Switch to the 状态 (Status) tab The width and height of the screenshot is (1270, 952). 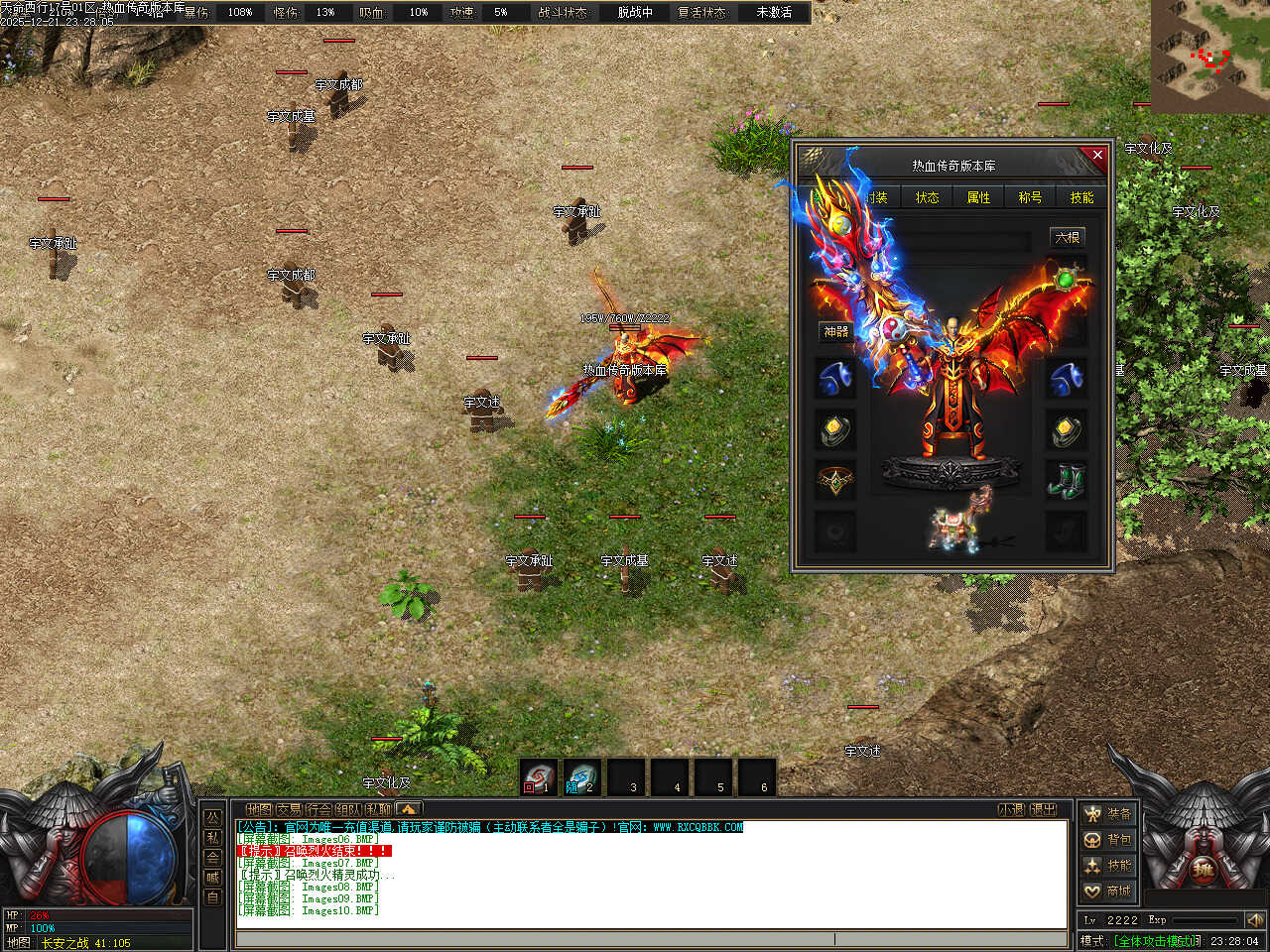(927, 197)
